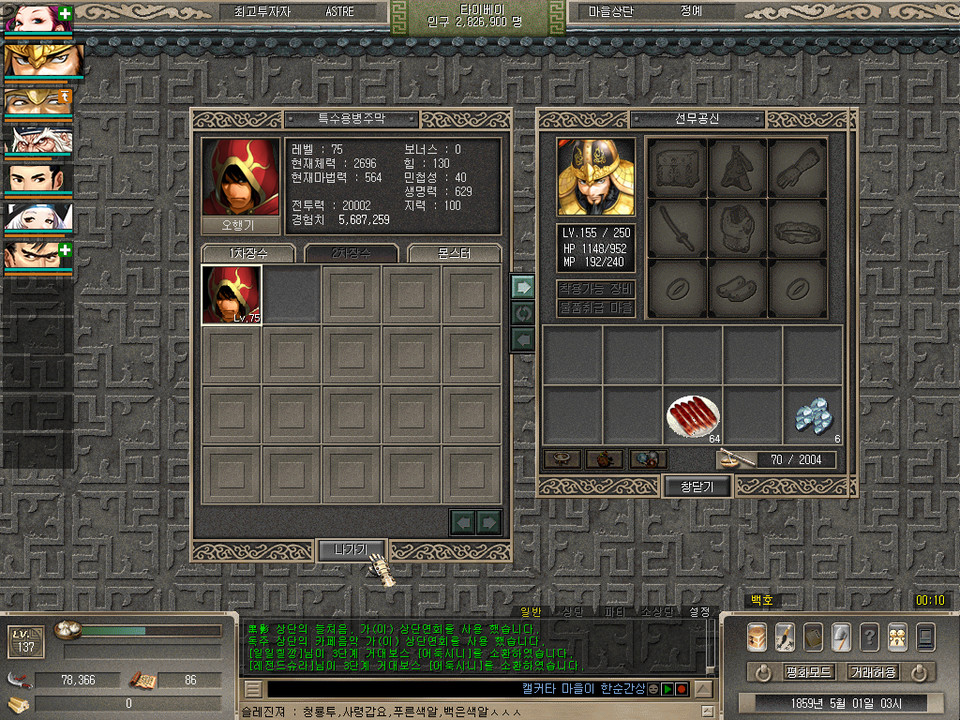
Task: Open the question mark help icon
Action: (870, 636)
